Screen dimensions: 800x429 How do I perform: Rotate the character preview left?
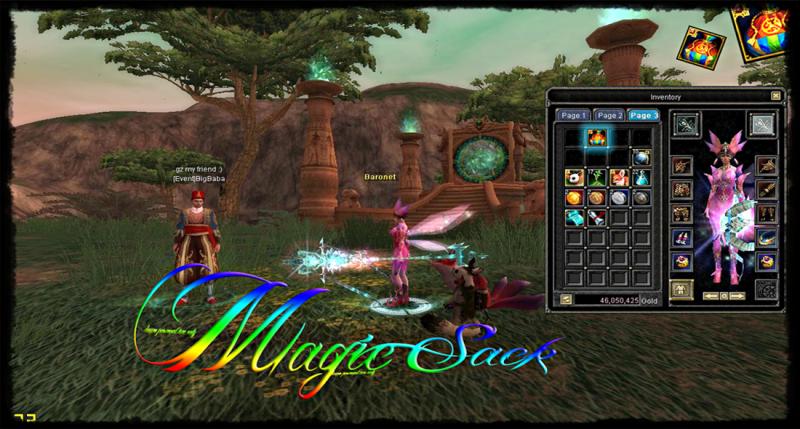pos(712,295)
